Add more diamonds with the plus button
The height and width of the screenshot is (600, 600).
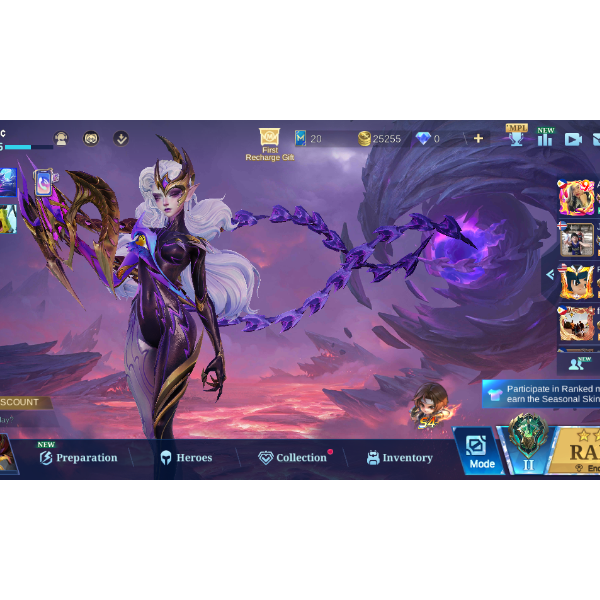click(x=478, y=139)
